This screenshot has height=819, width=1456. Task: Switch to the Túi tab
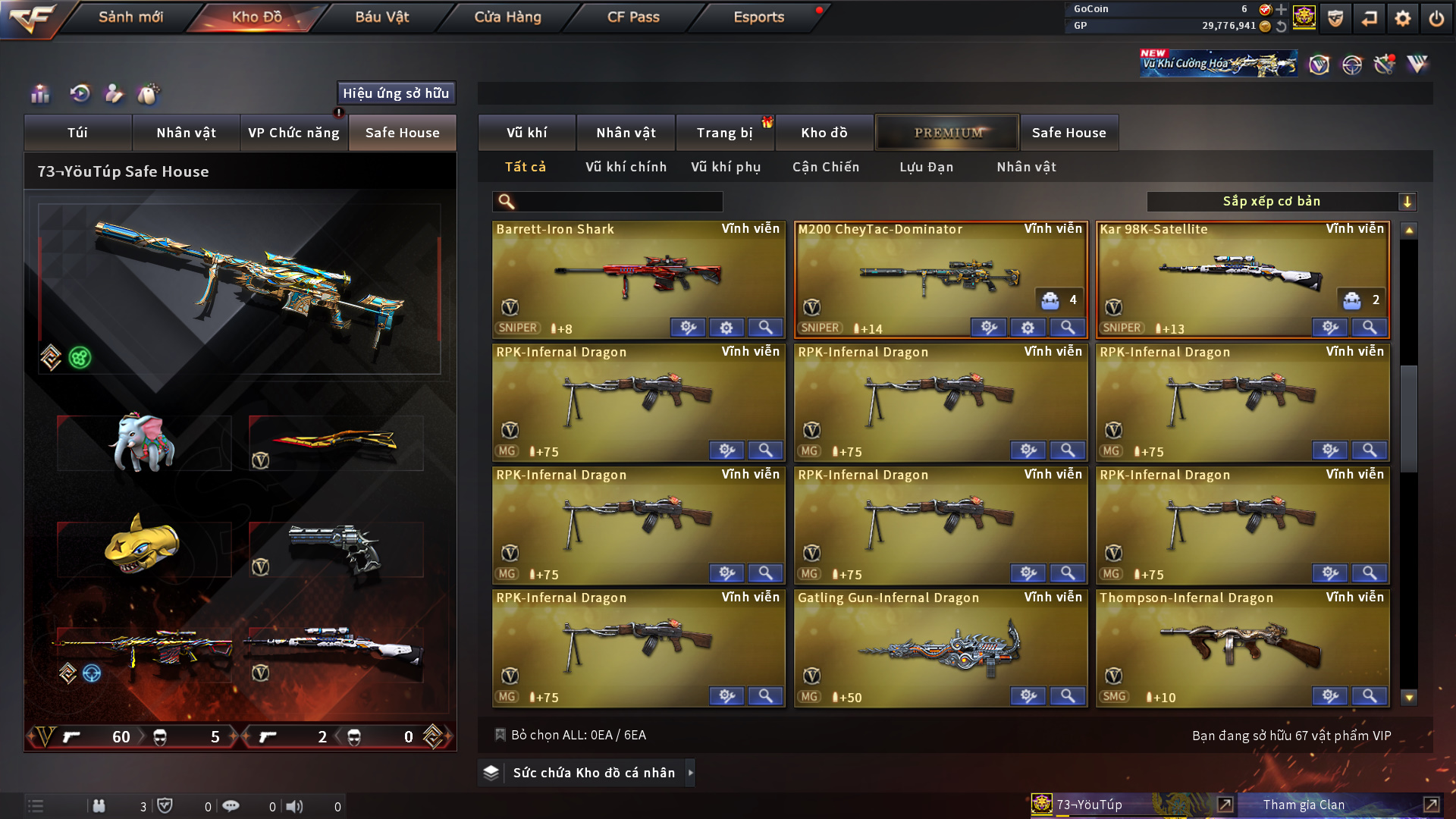[77, 133]
